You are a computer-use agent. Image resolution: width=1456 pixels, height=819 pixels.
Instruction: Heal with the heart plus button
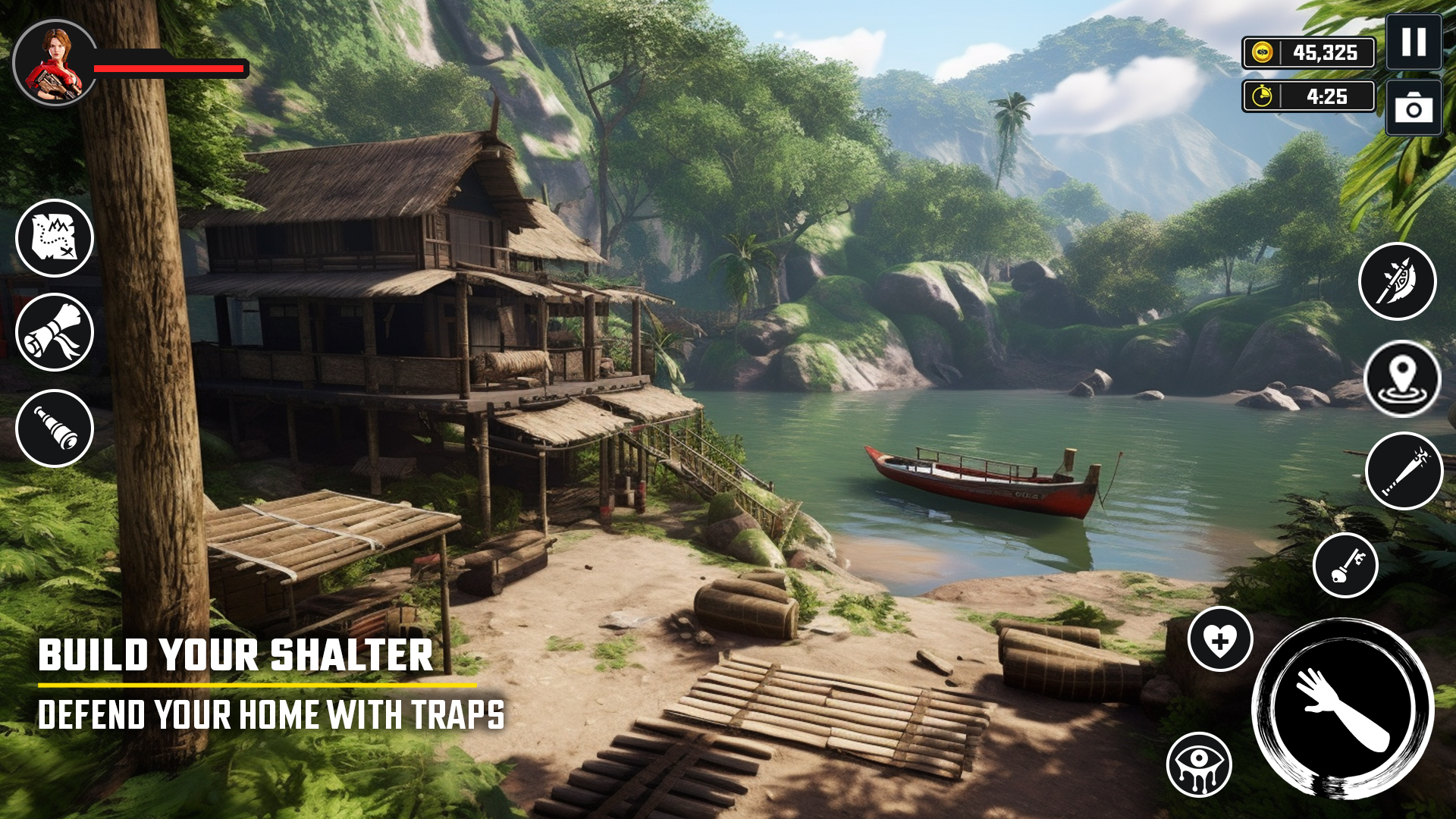point(1220,639)
